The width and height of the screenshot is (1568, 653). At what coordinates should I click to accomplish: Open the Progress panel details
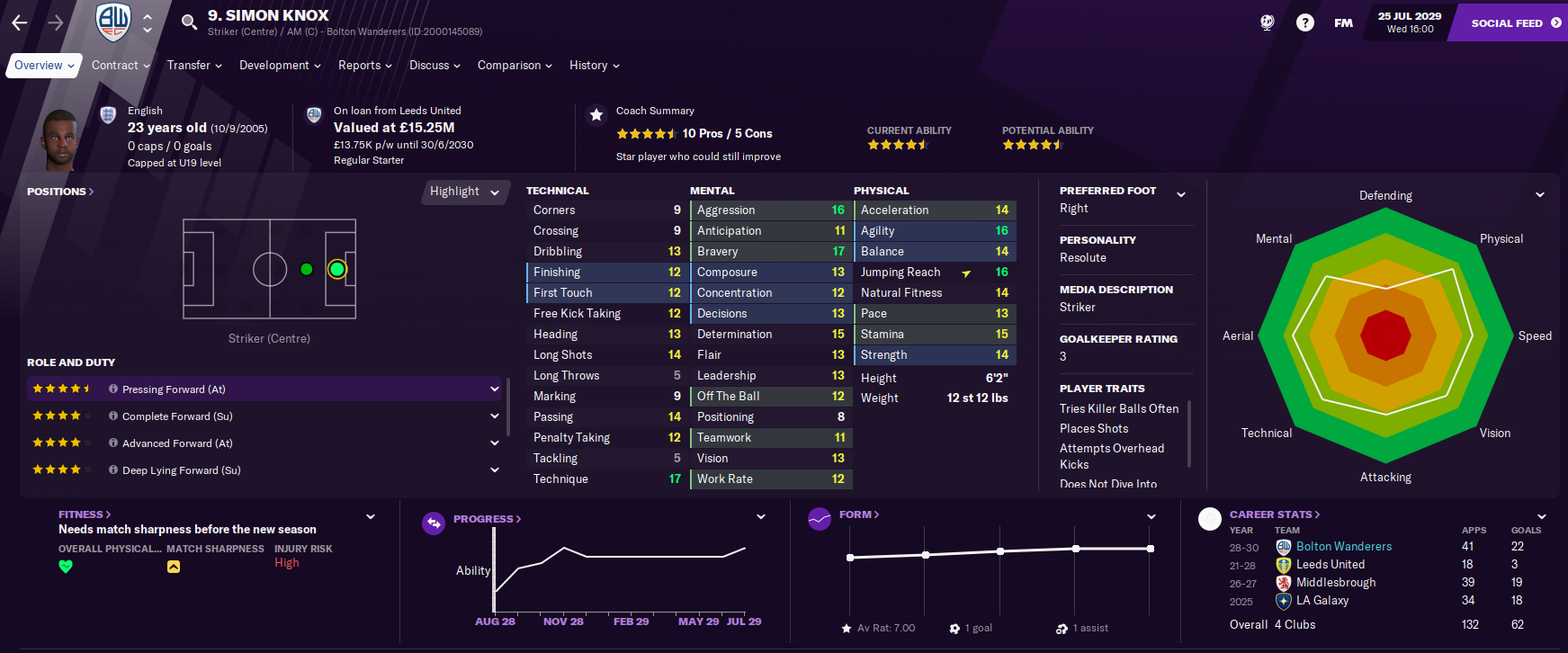pos(487,519)
